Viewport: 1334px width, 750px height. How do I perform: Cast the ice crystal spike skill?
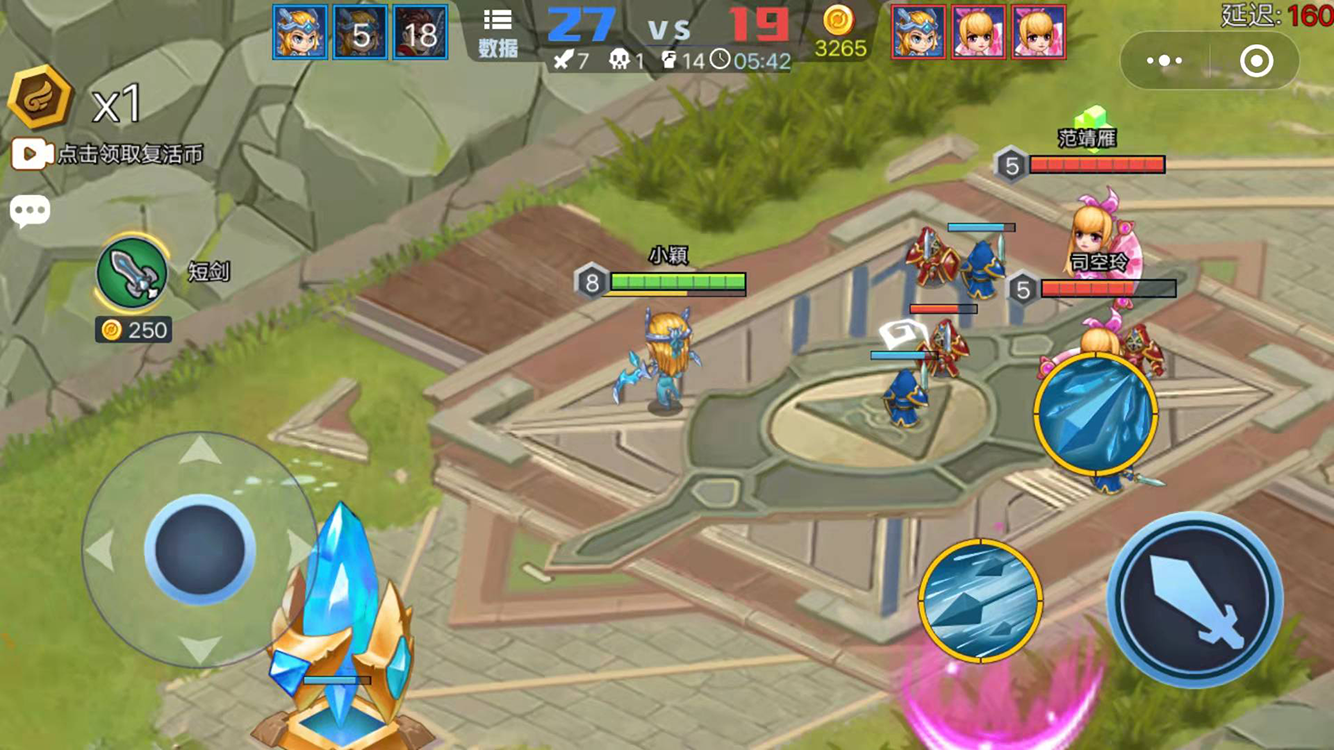pos(1096,412)
